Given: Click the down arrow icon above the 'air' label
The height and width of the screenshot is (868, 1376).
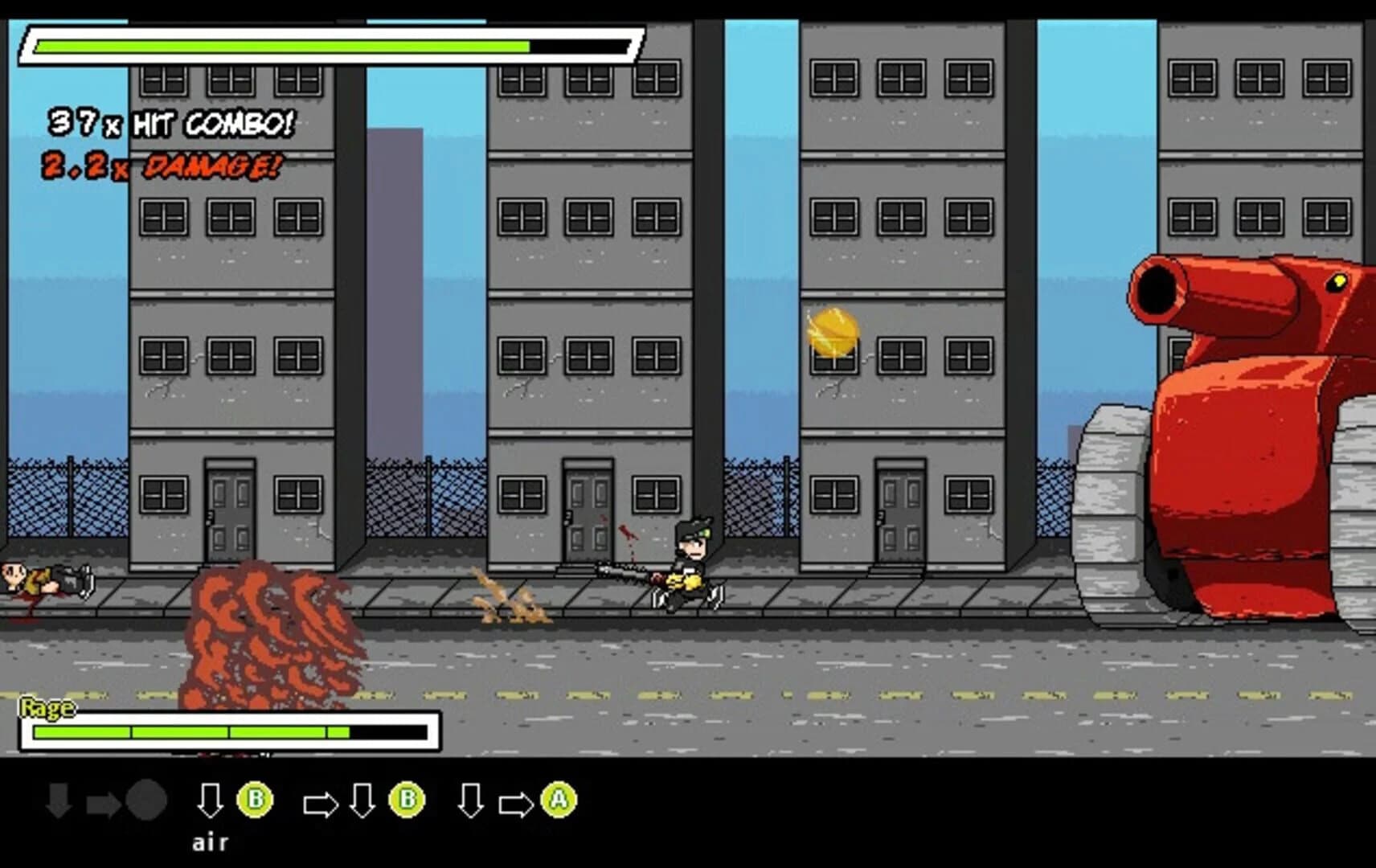Looking at the screenshot, I should point(211,800).
